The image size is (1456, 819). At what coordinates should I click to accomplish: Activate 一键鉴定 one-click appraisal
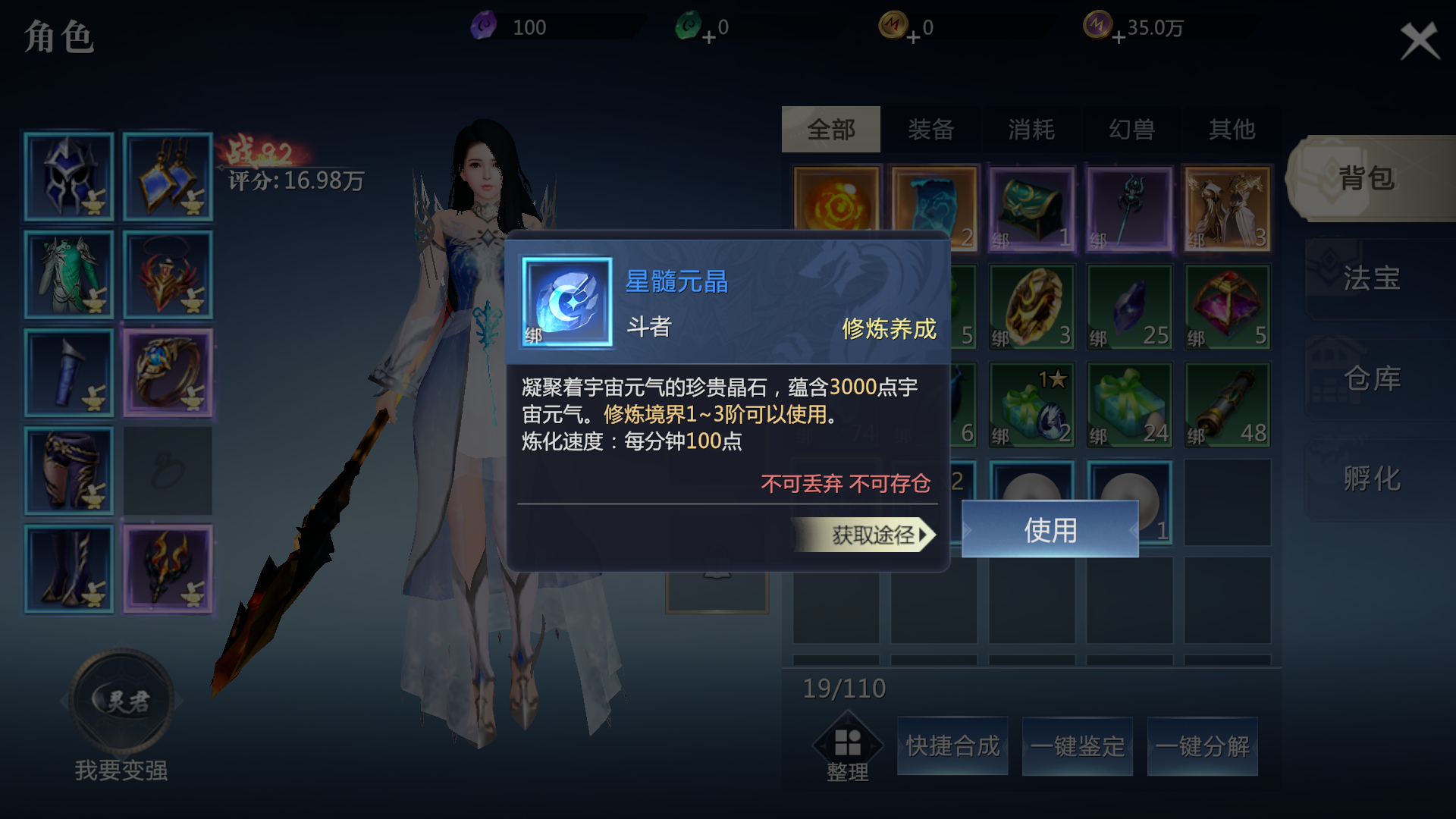coord(1077,746)
